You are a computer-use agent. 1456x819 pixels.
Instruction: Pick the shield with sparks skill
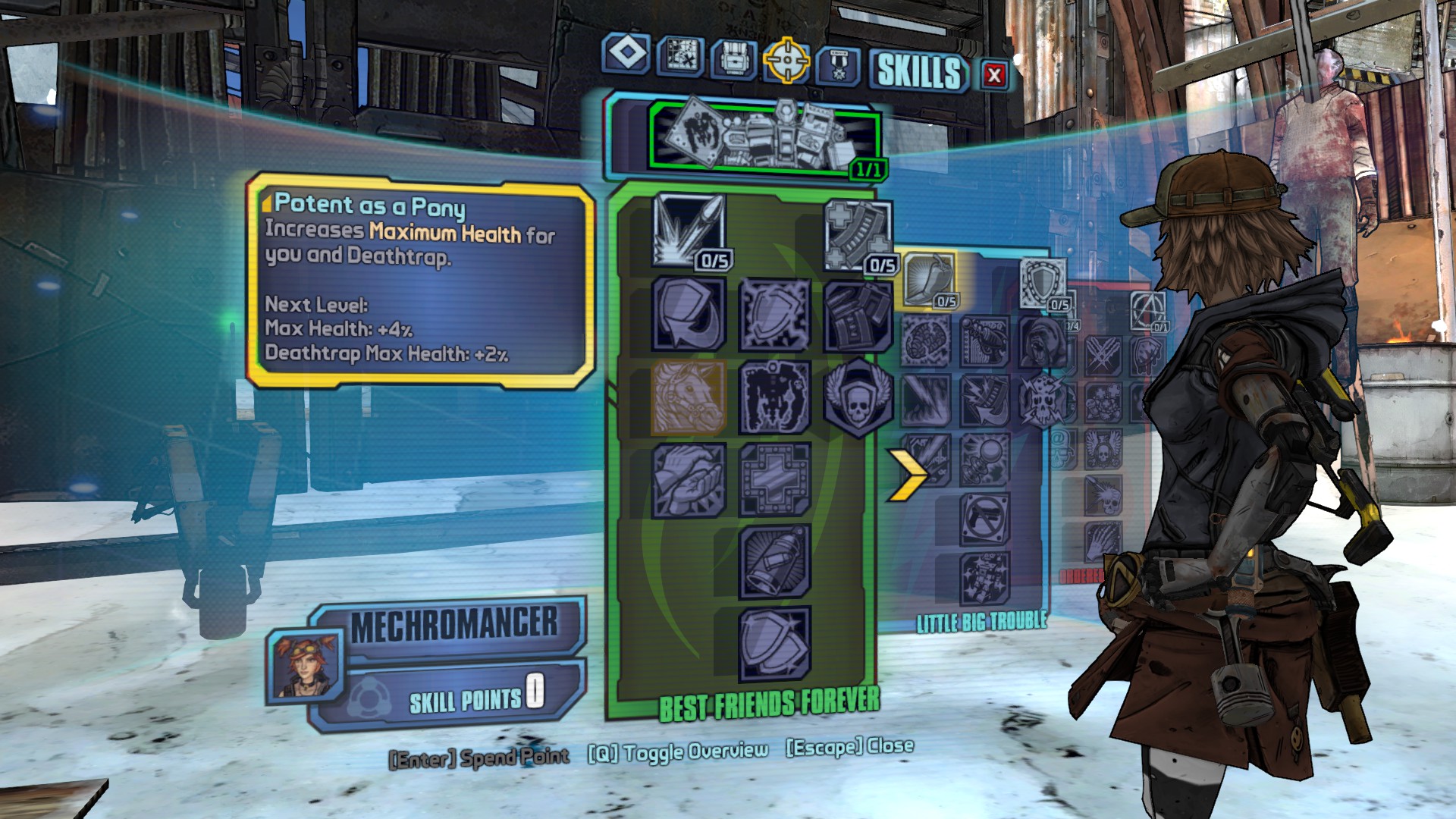774,313
